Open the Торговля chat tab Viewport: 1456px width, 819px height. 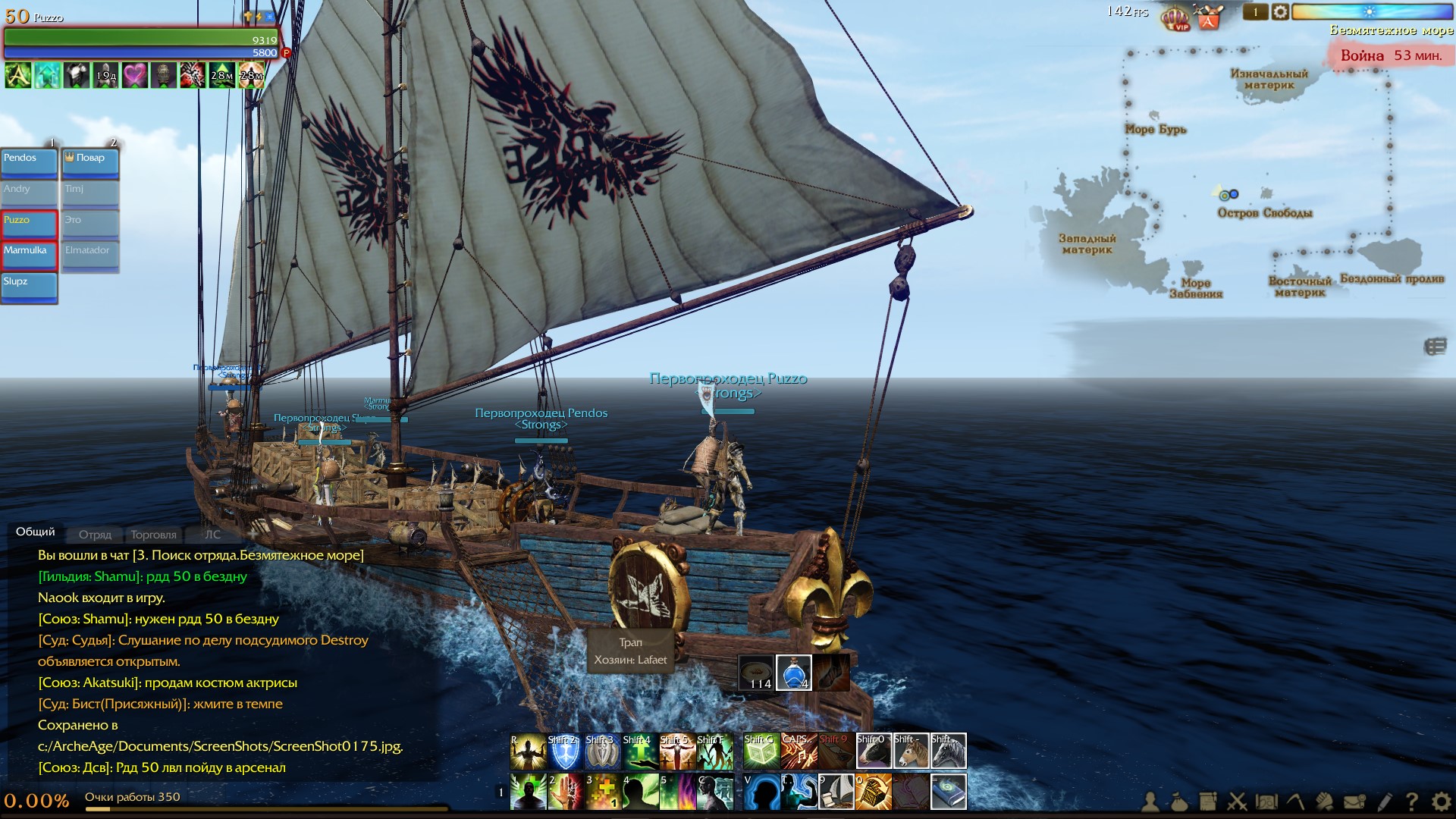point(153,535)
